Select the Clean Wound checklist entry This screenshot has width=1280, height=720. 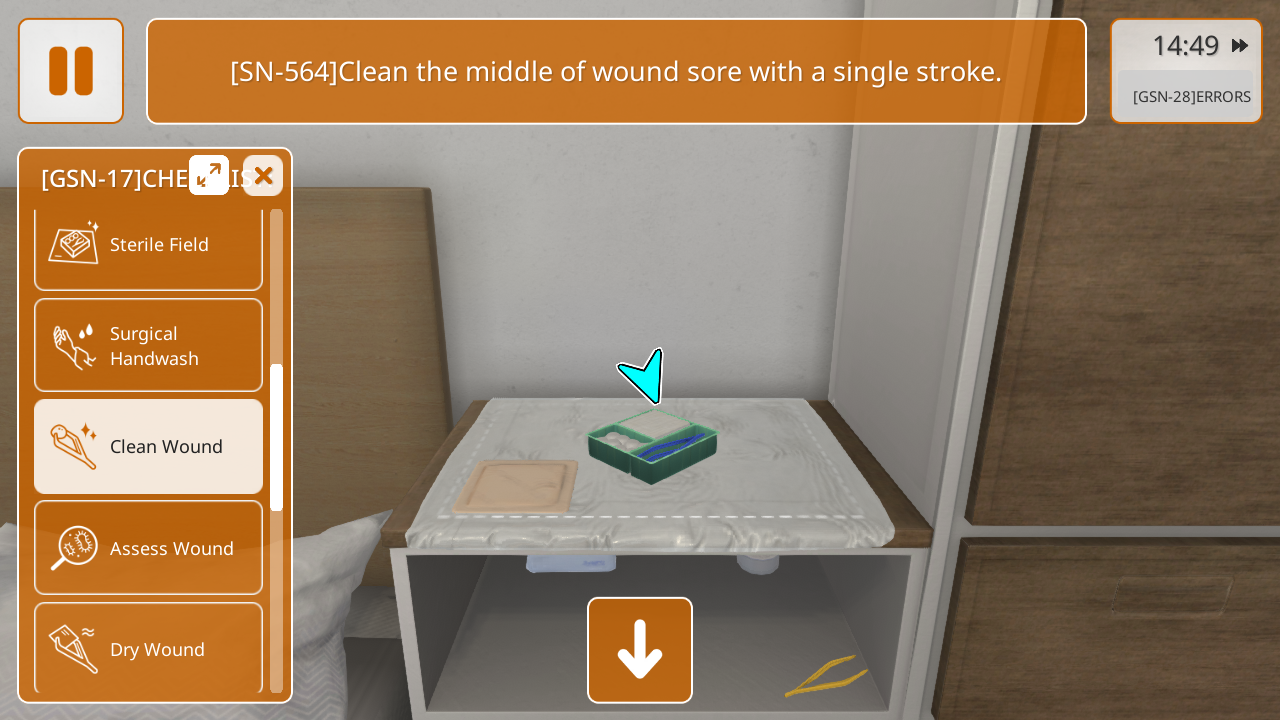148,447
